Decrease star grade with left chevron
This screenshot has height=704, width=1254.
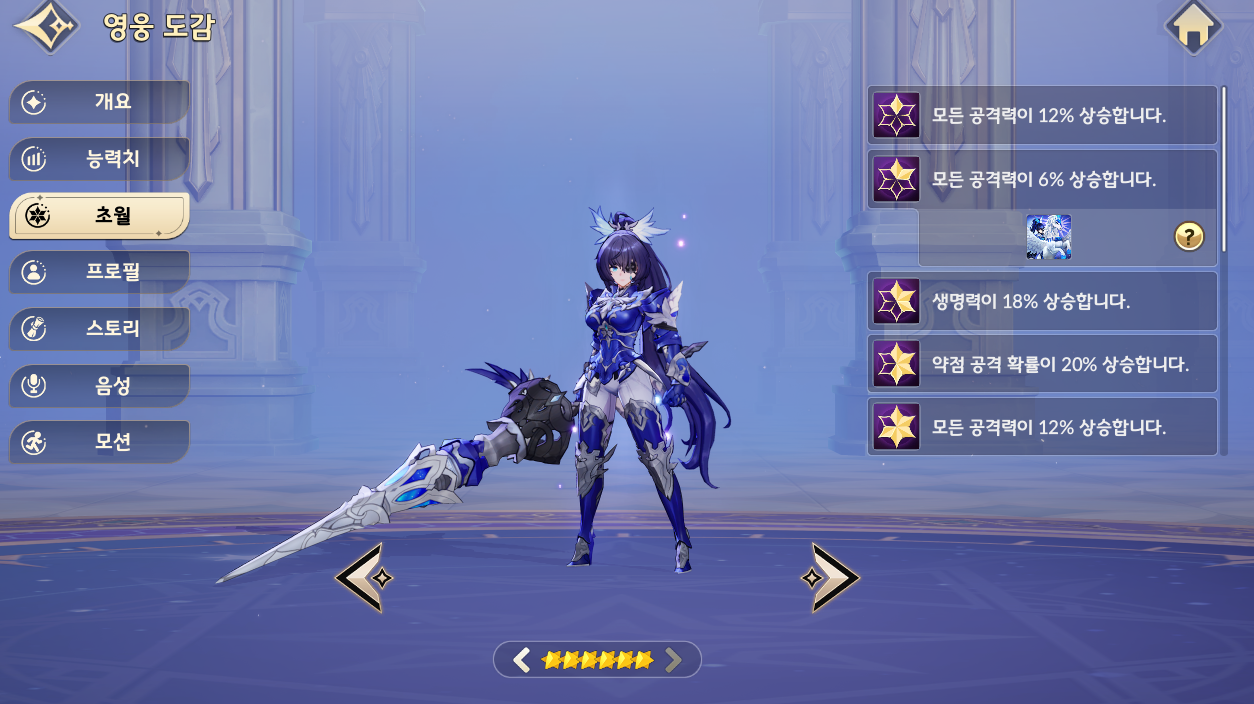[521, 659]
